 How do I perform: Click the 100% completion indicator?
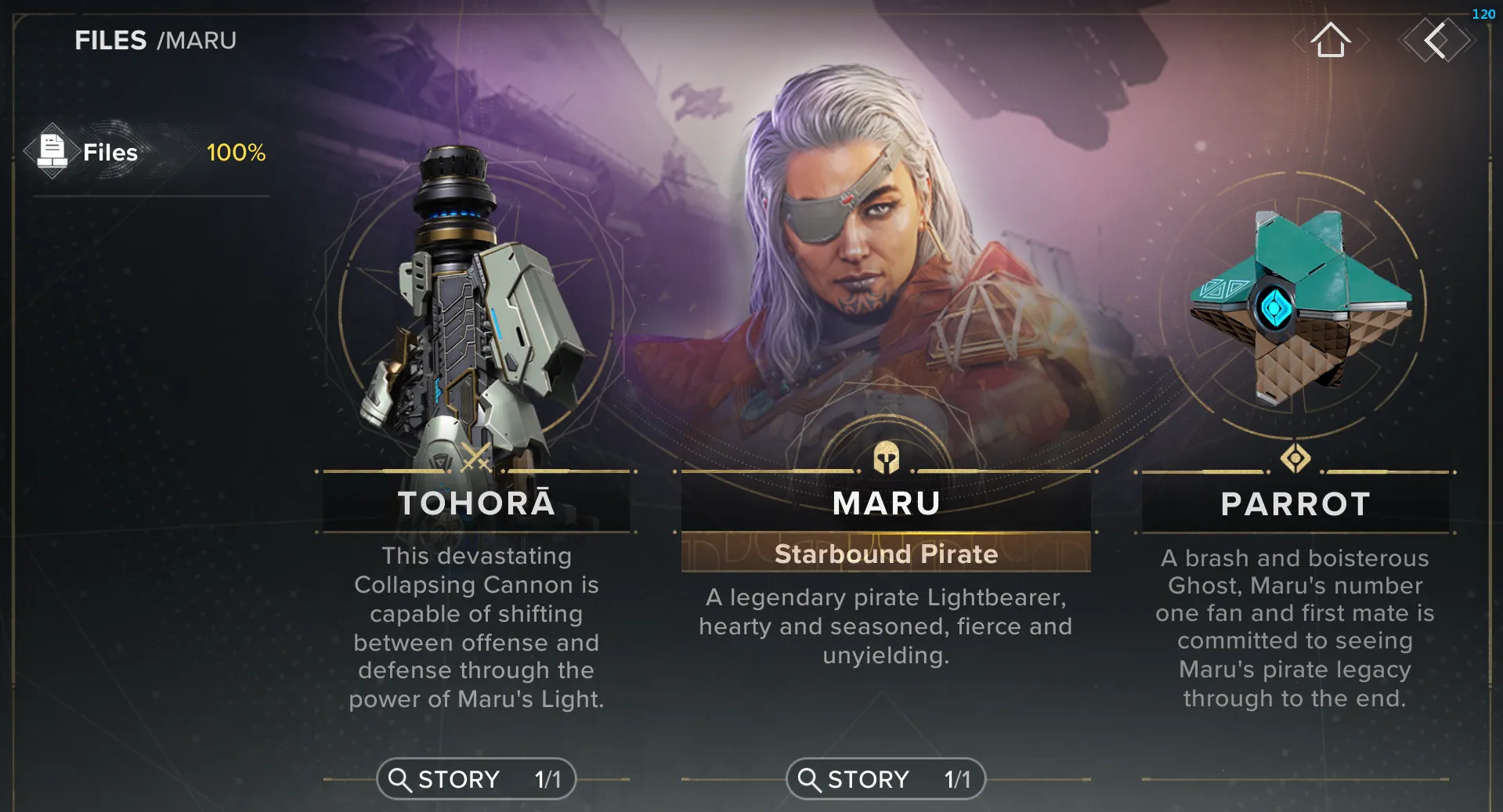(236, 153)
